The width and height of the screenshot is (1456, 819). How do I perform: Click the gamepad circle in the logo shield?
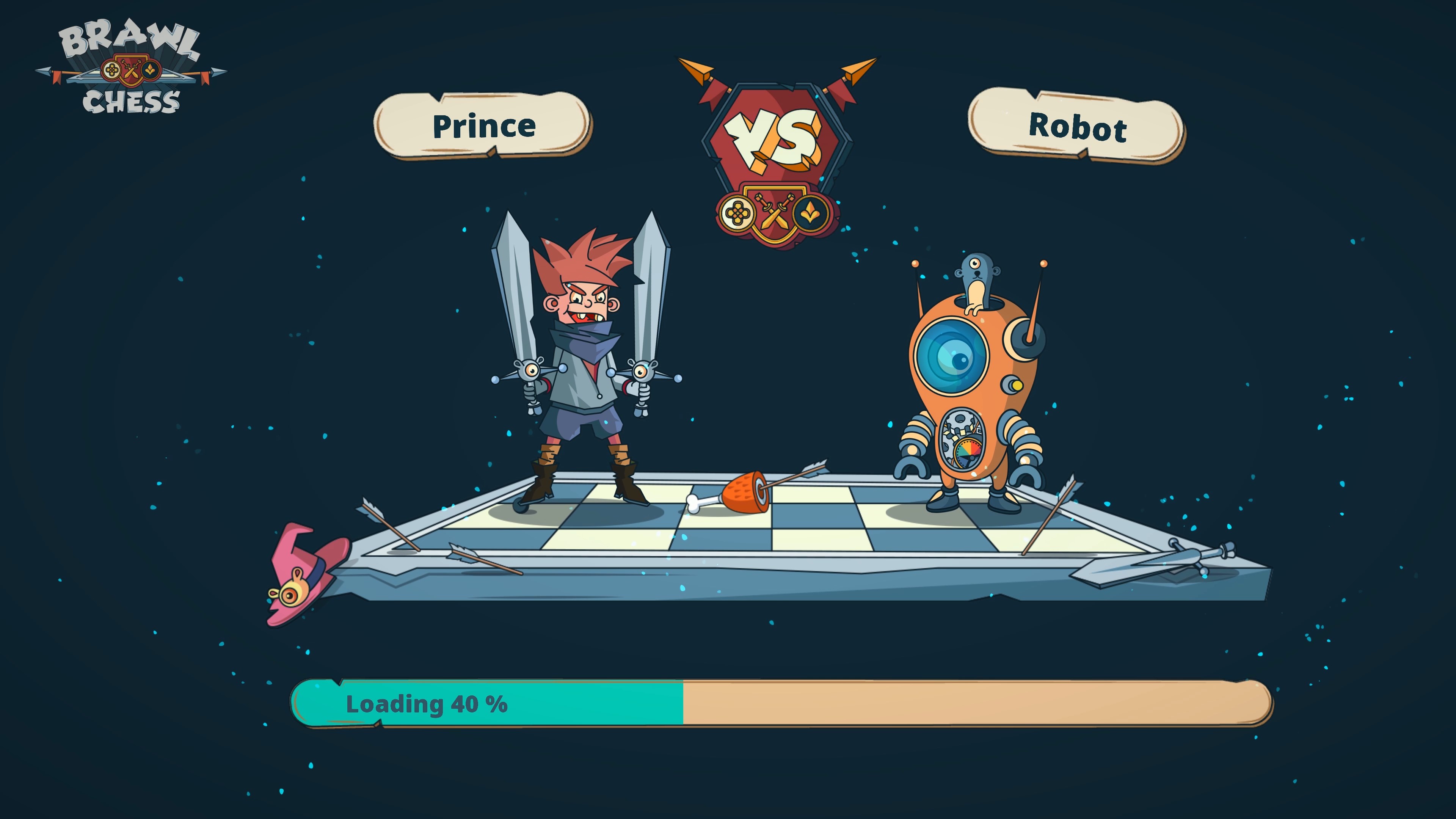coord(112,71)
